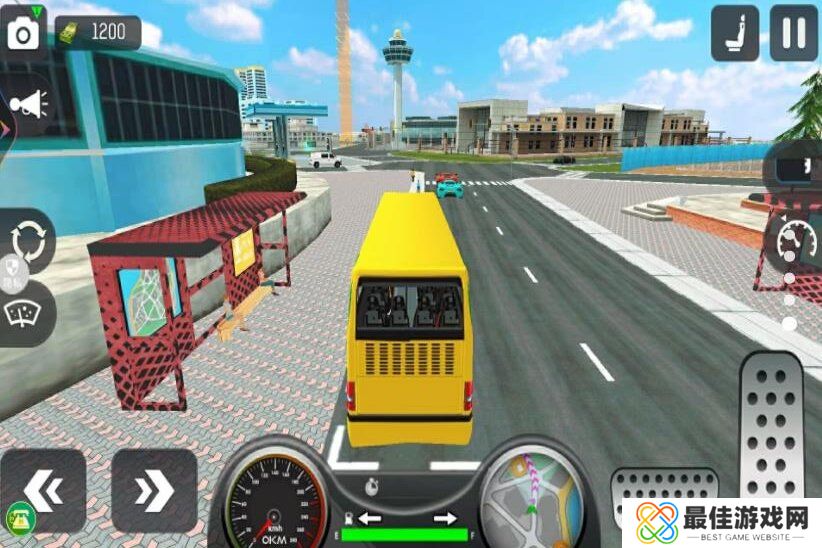Viewport: 822px width, 548px height.
Task: Steer left with the left arrow button
Action: 43,490
